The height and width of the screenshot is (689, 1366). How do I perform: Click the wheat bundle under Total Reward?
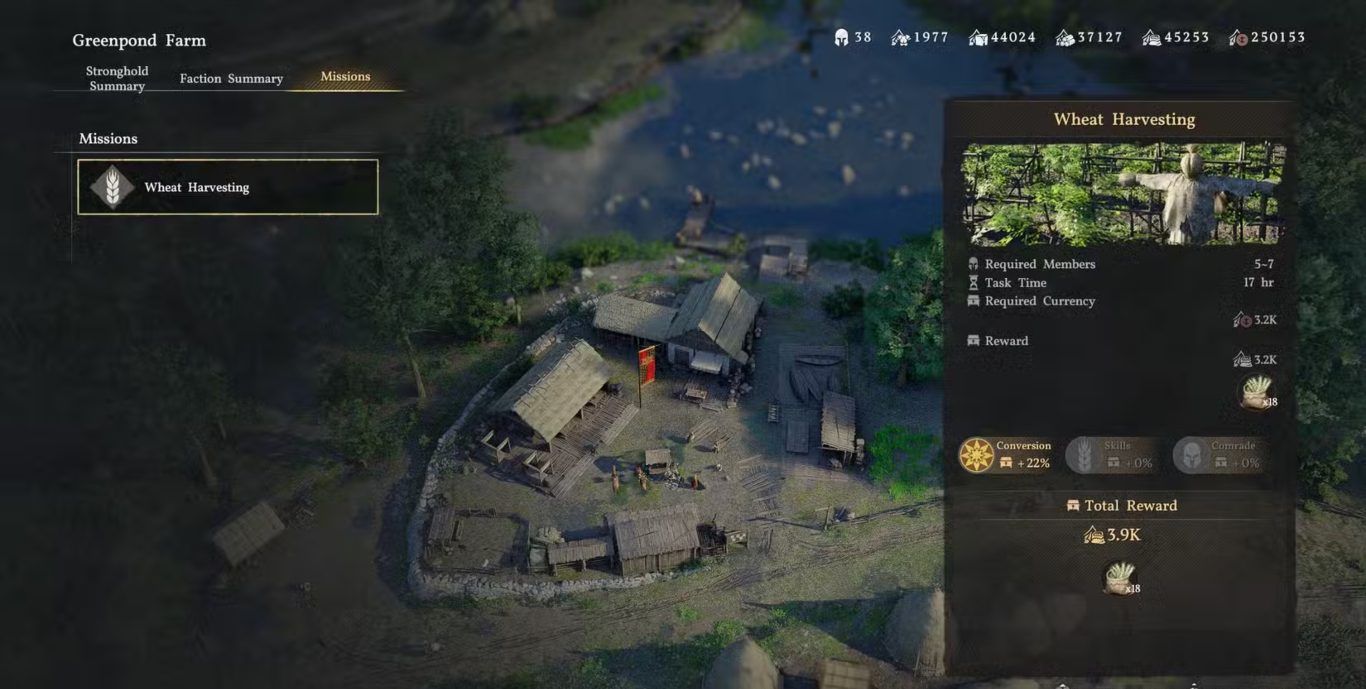tap(1120, 578)
